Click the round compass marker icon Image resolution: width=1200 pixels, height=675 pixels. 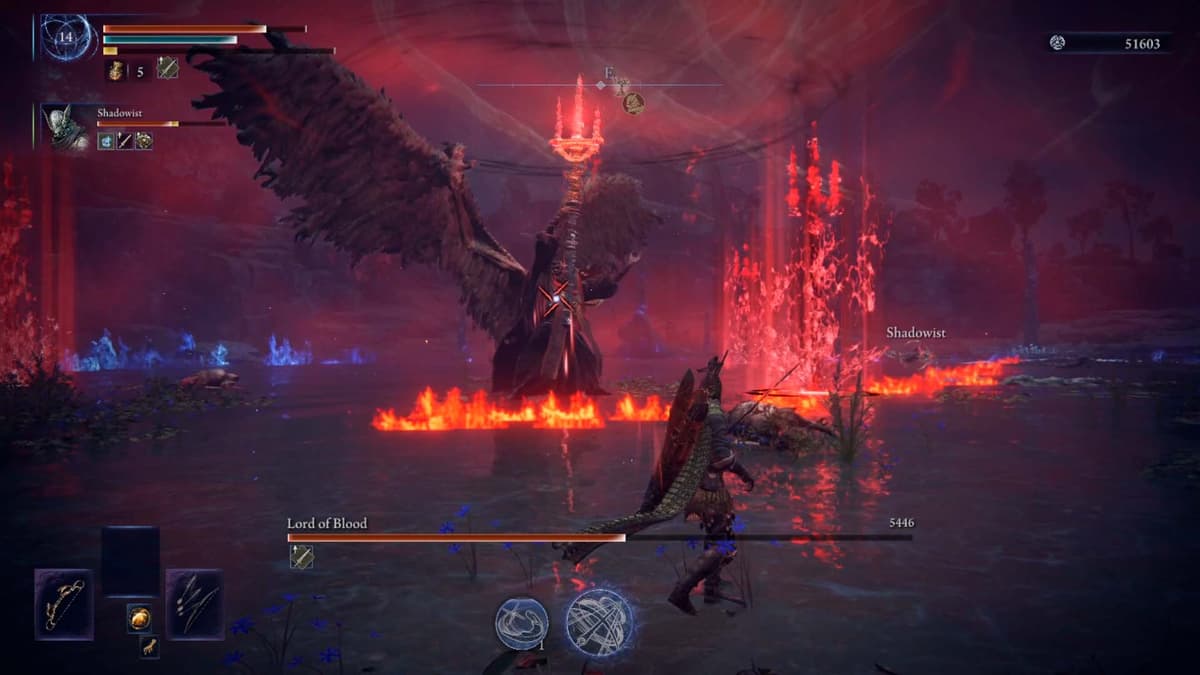633,102
